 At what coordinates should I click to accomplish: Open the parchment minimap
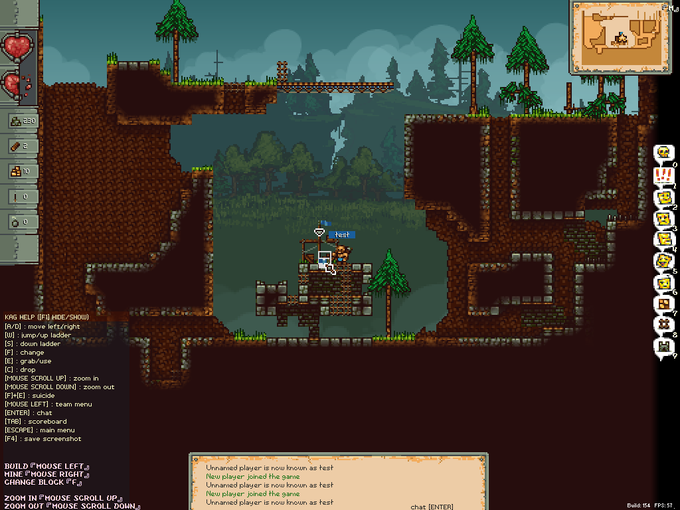point(618,38)
